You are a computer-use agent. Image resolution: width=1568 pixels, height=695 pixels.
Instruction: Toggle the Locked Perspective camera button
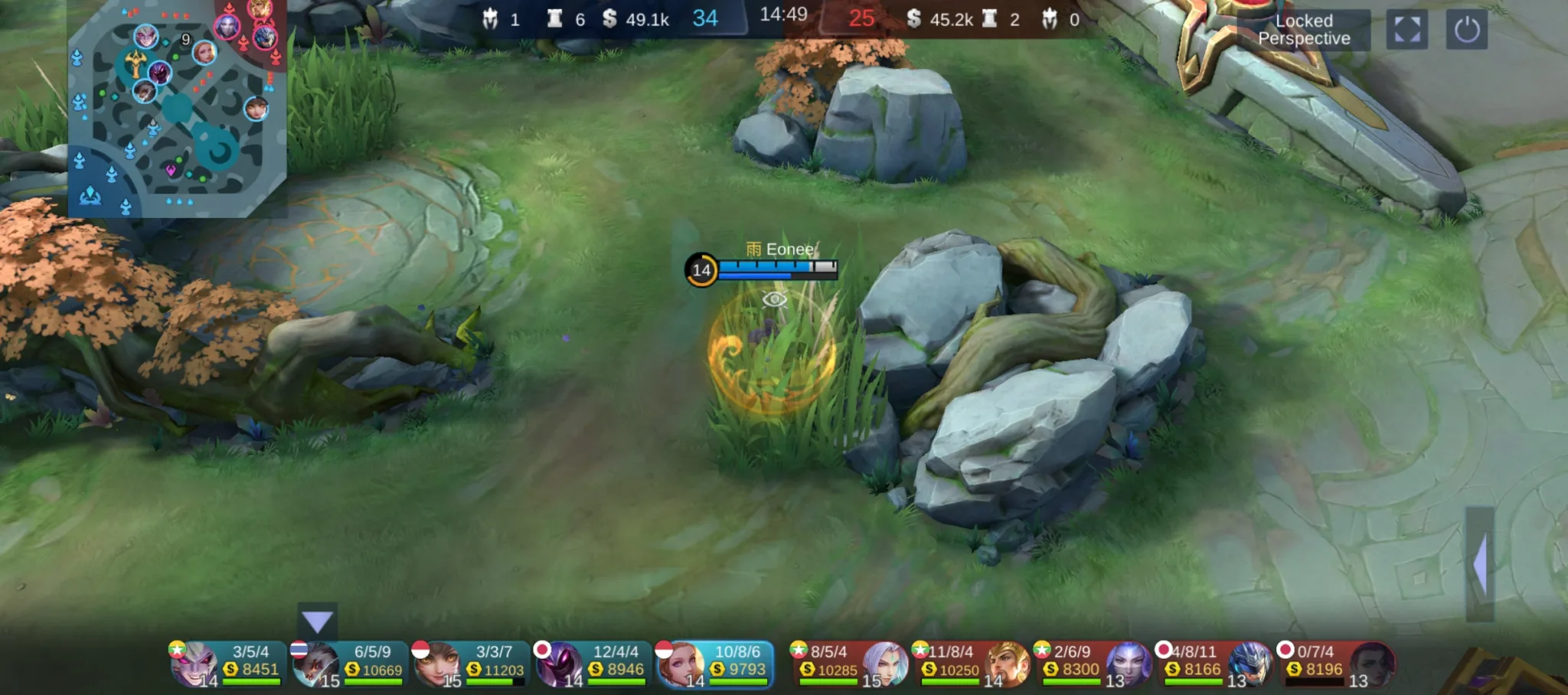(1303, 30)
